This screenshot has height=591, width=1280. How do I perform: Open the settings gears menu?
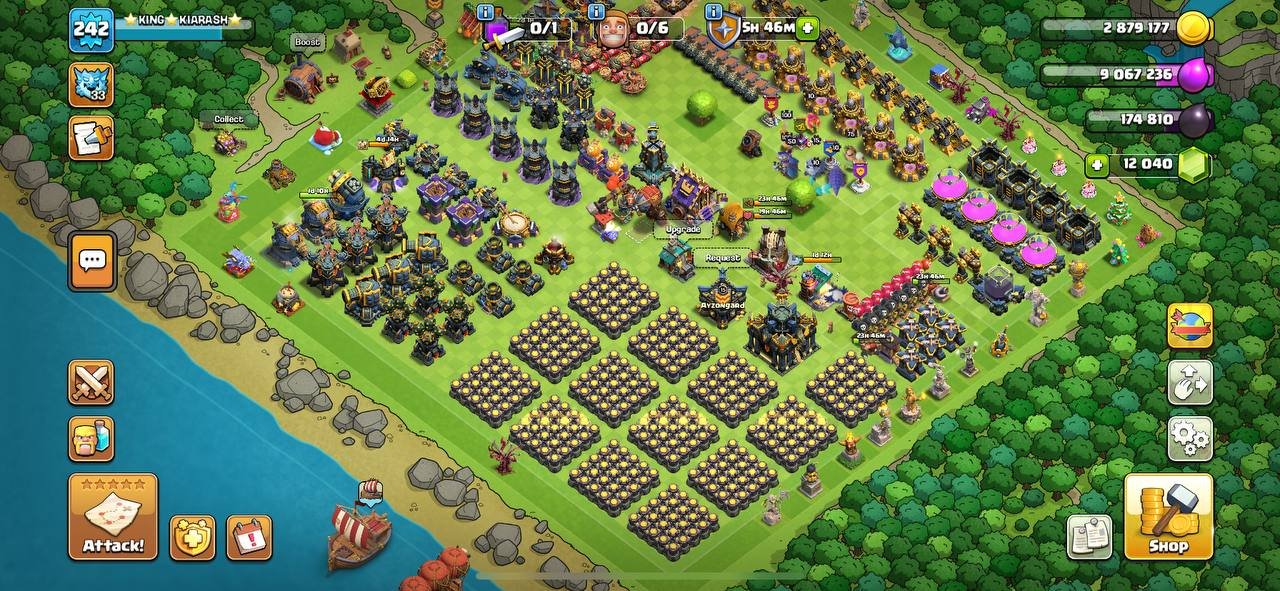pos(1190,438)
